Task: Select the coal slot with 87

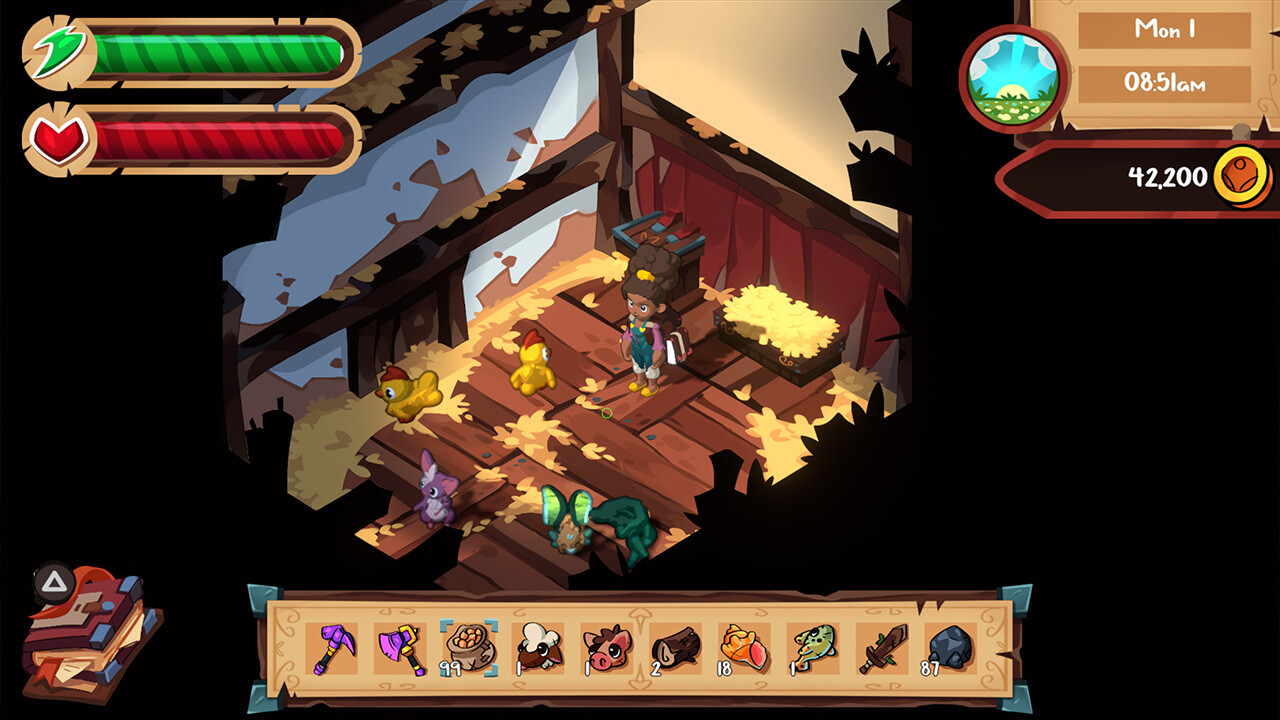Action: [949, 649]
